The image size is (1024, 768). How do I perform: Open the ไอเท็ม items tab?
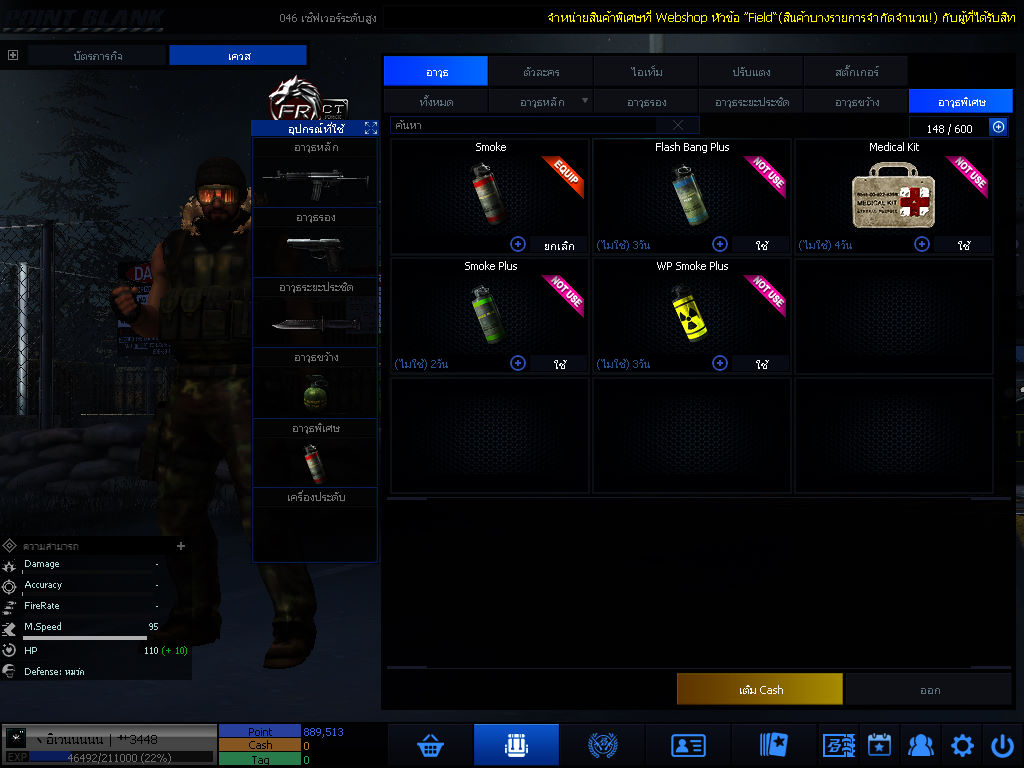tap(646, 72)
